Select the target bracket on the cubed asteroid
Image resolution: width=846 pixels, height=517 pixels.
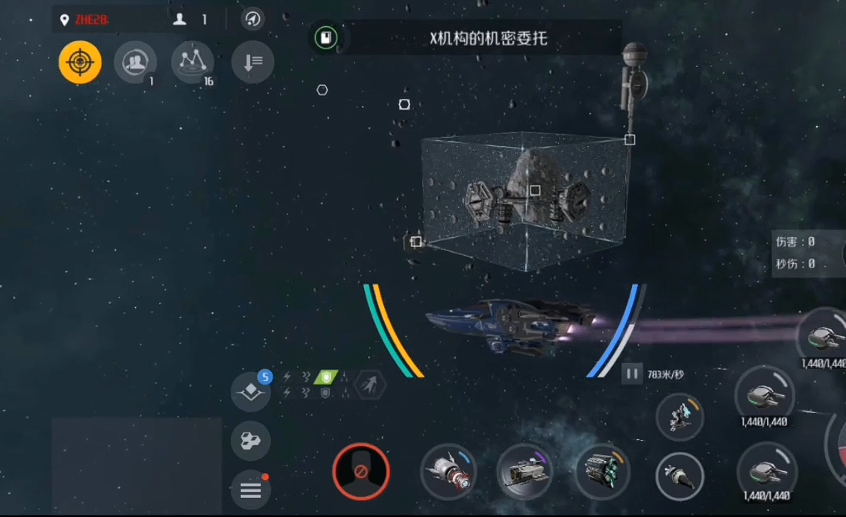pos(535,190)
